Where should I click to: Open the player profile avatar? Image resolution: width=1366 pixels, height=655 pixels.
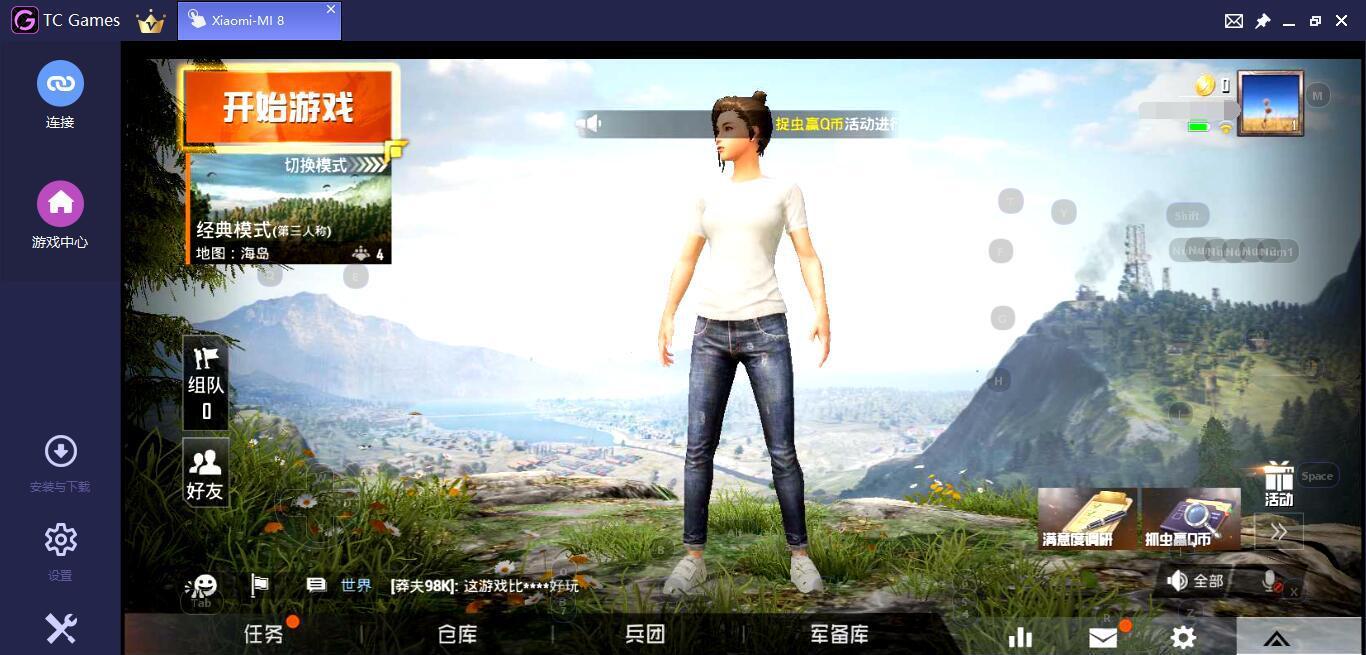tap(1270, 102)
